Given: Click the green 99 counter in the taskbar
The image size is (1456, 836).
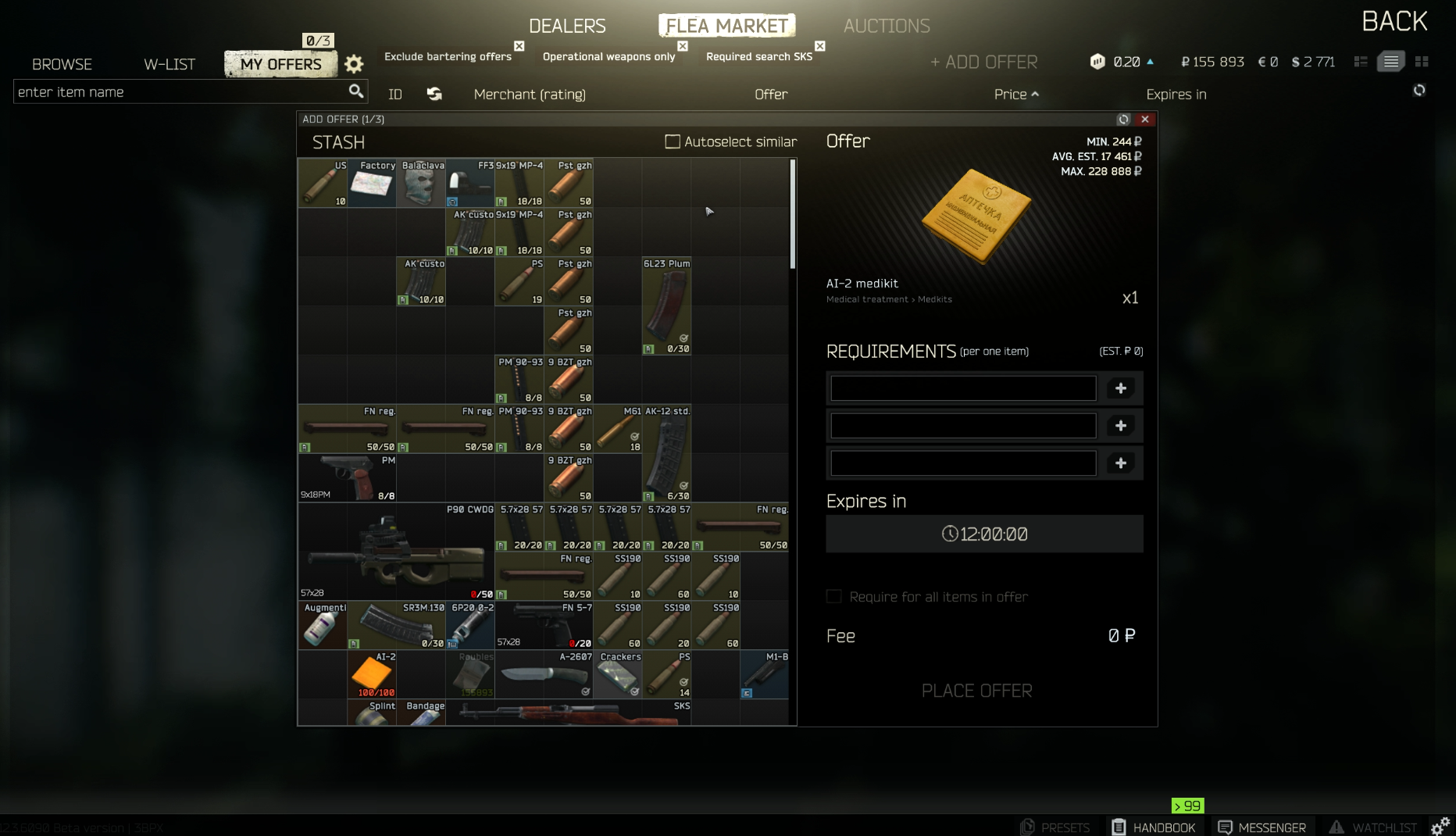Looking at the screenshot, I should pos(1188,806).
